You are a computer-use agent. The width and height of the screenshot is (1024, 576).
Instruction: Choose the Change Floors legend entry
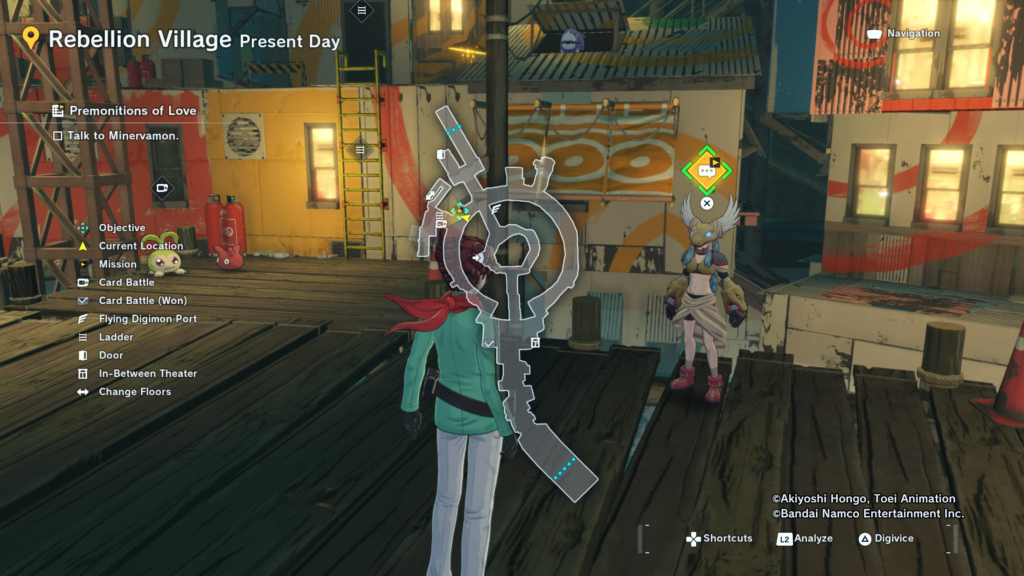tap(134, 392)
